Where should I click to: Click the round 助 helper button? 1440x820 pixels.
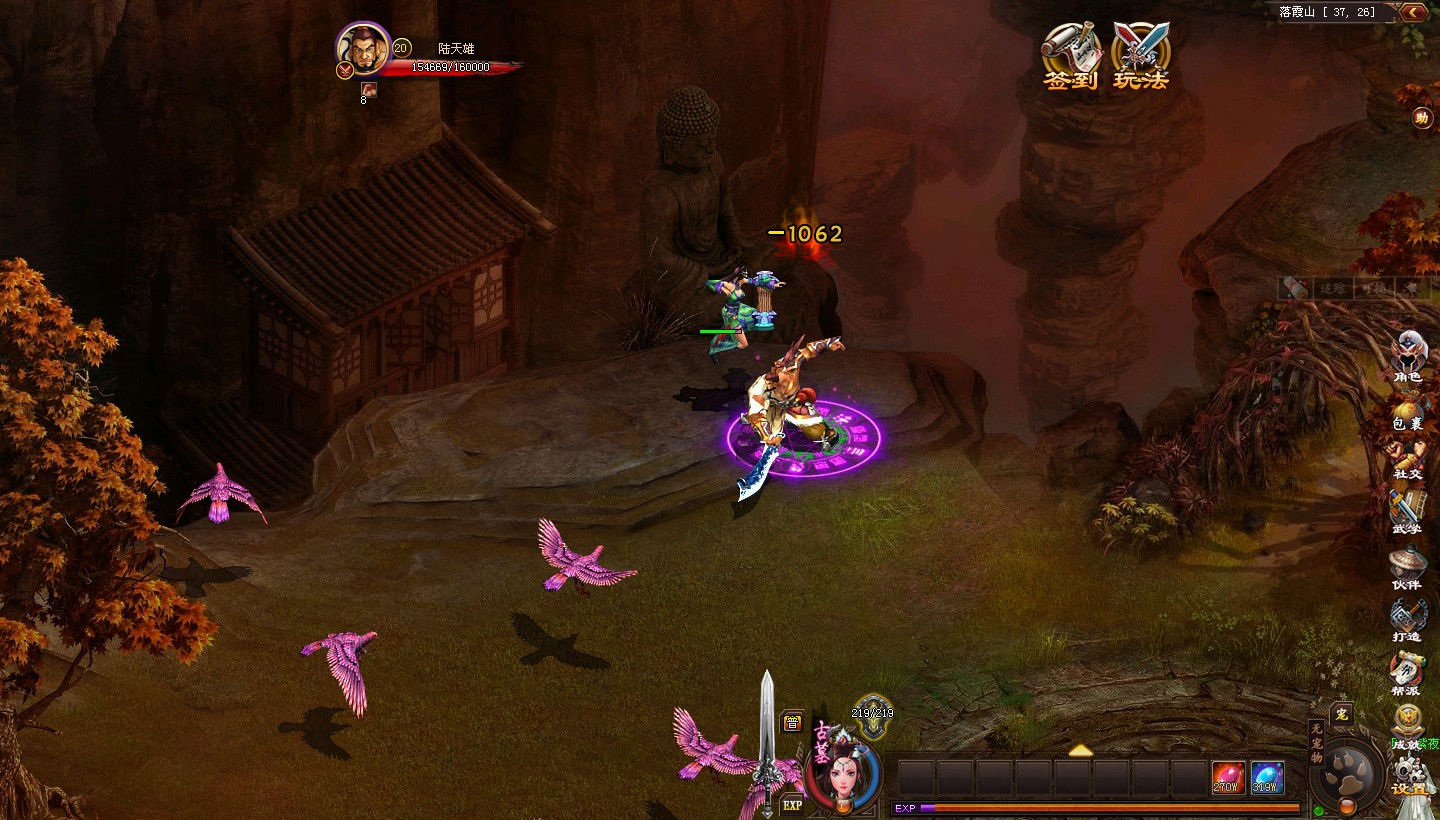tap(1422, 118)
